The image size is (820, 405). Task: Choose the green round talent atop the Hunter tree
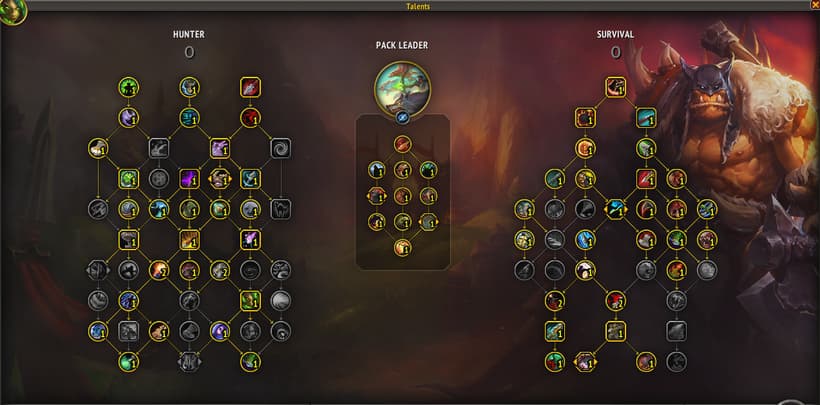[x=128, y=88]
